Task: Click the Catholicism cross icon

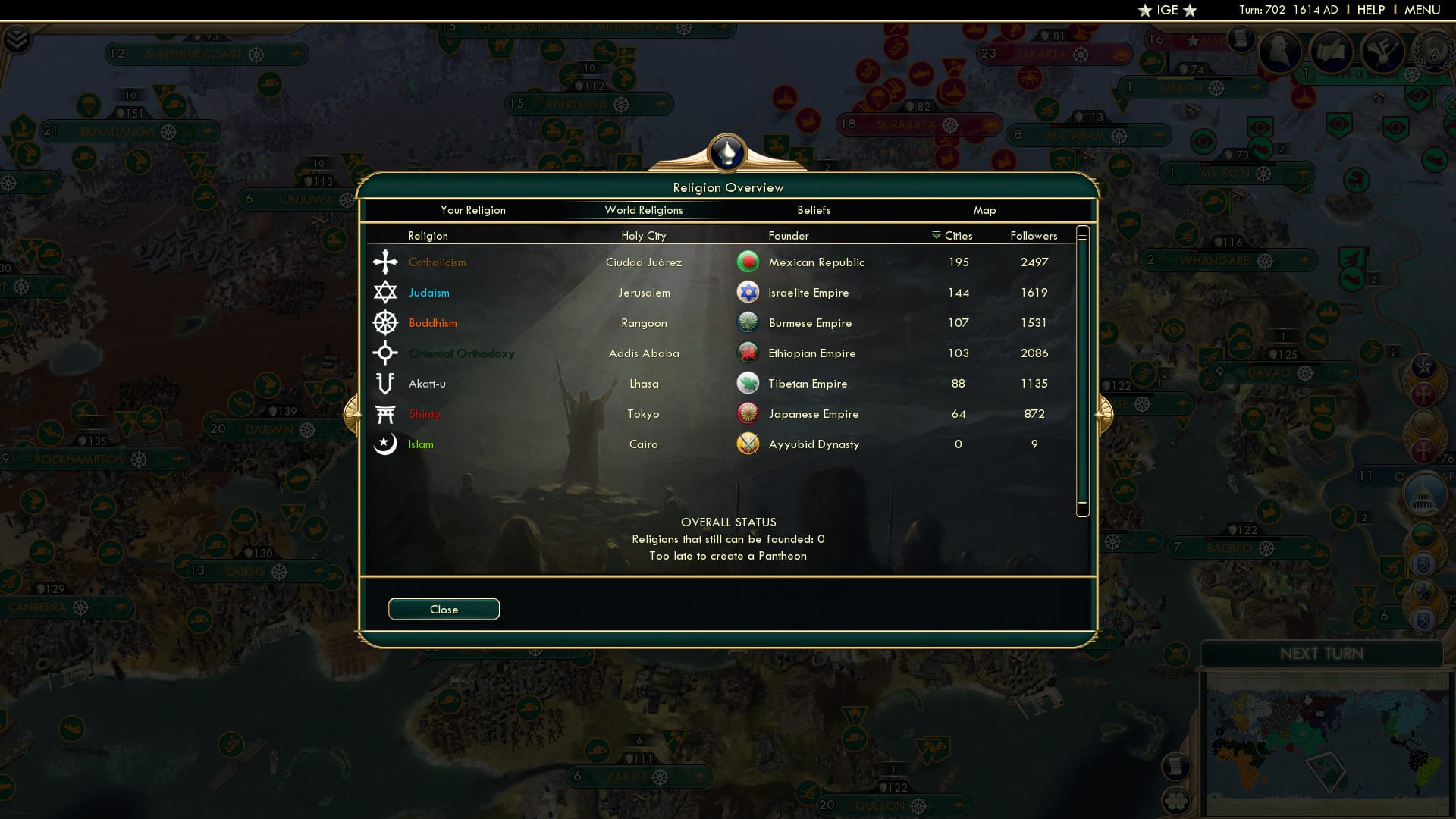Action: (x=386, y=262)
